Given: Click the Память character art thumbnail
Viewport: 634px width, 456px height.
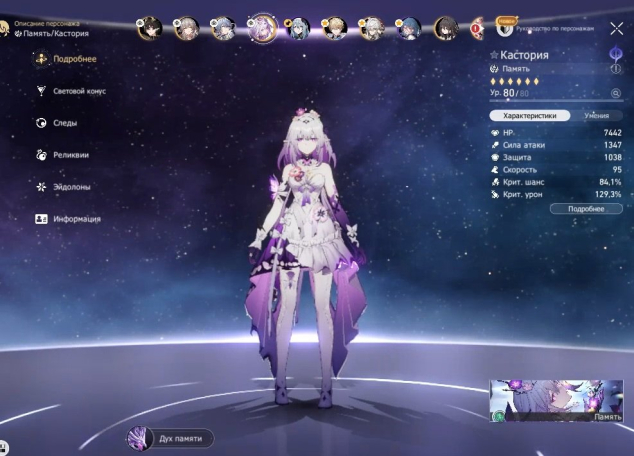Looking at the screenshot, I should (x=549, y=401).
